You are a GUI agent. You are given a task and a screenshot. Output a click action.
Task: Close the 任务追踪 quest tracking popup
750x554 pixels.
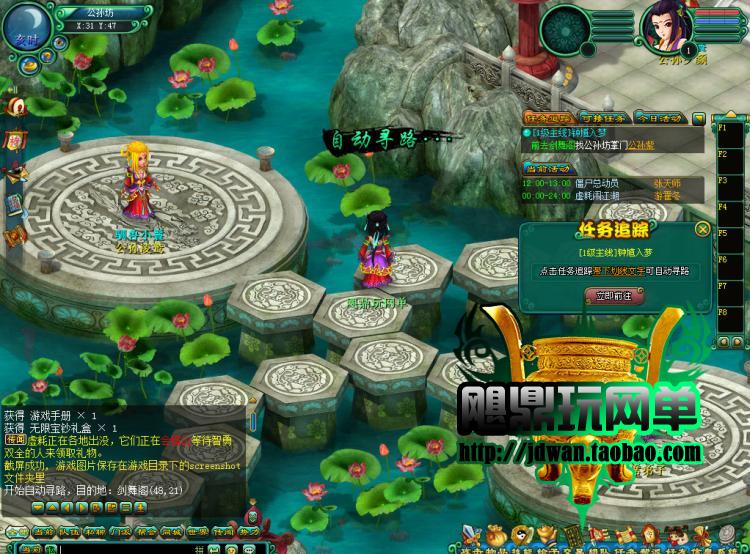[x=702, y=229]
